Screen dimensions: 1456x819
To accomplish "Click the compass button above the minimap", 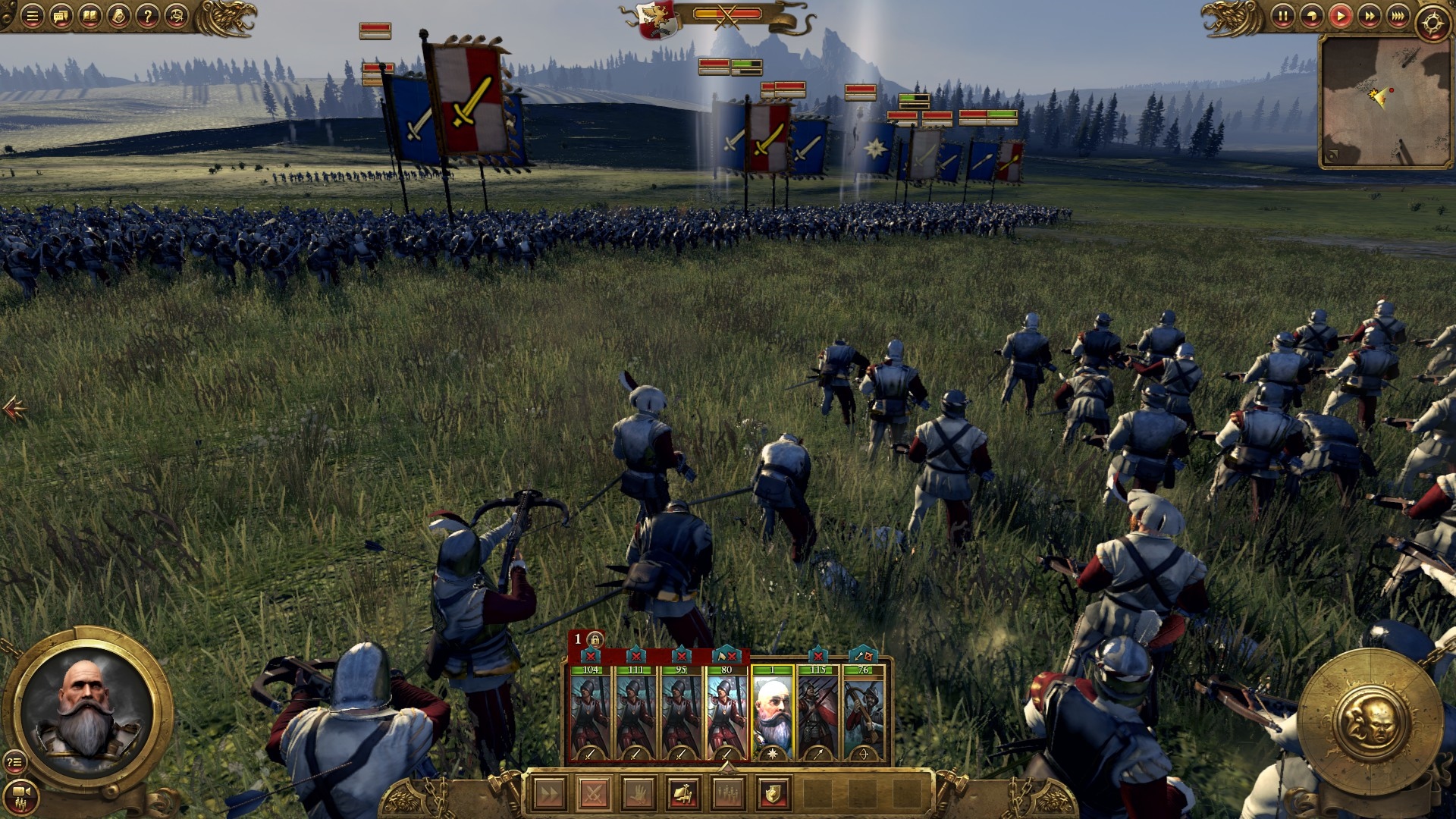I will pos(1432,23).
